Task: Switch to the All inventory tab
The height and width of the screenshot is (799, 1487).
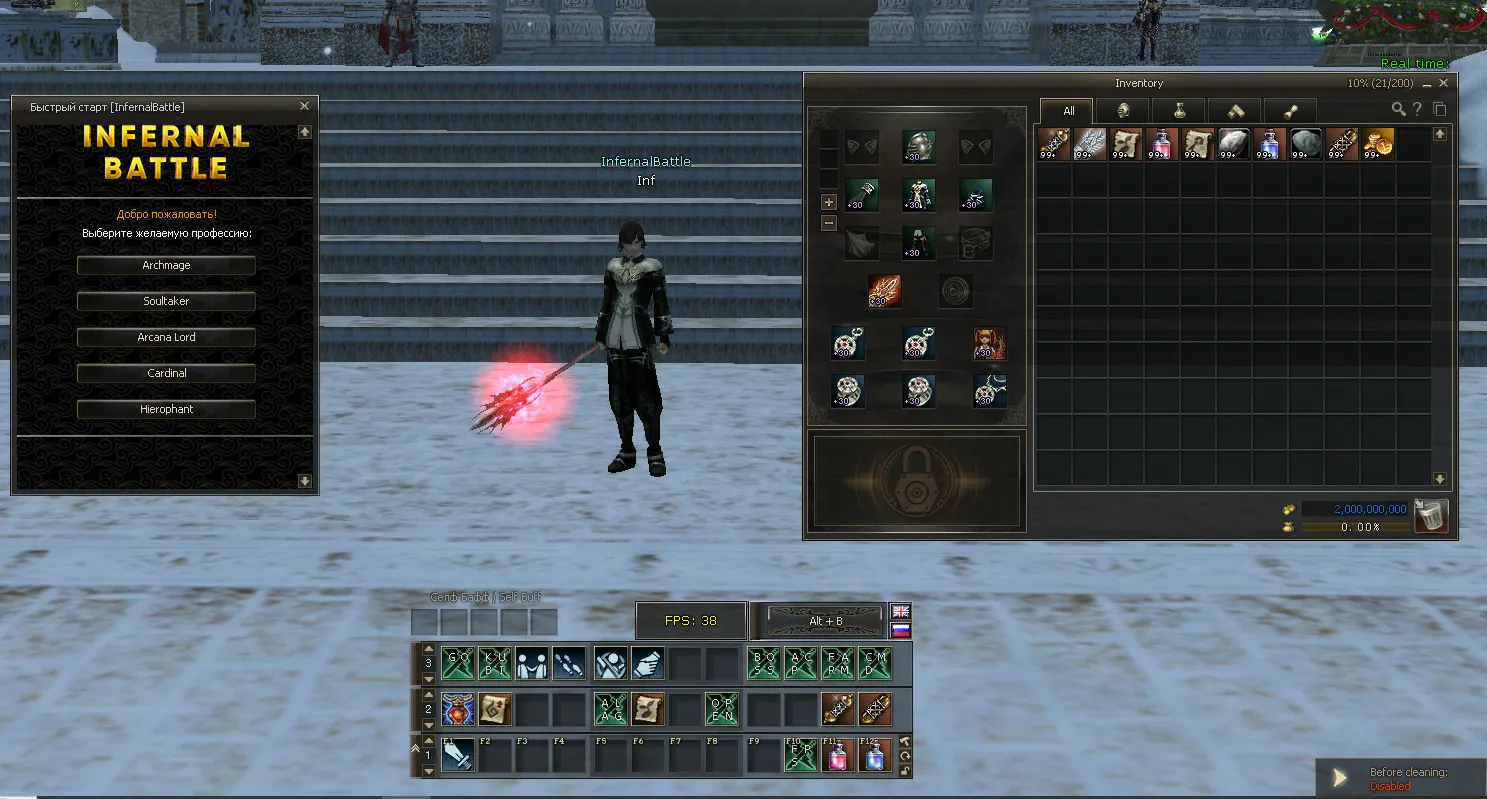Action: click(1068, 111)
